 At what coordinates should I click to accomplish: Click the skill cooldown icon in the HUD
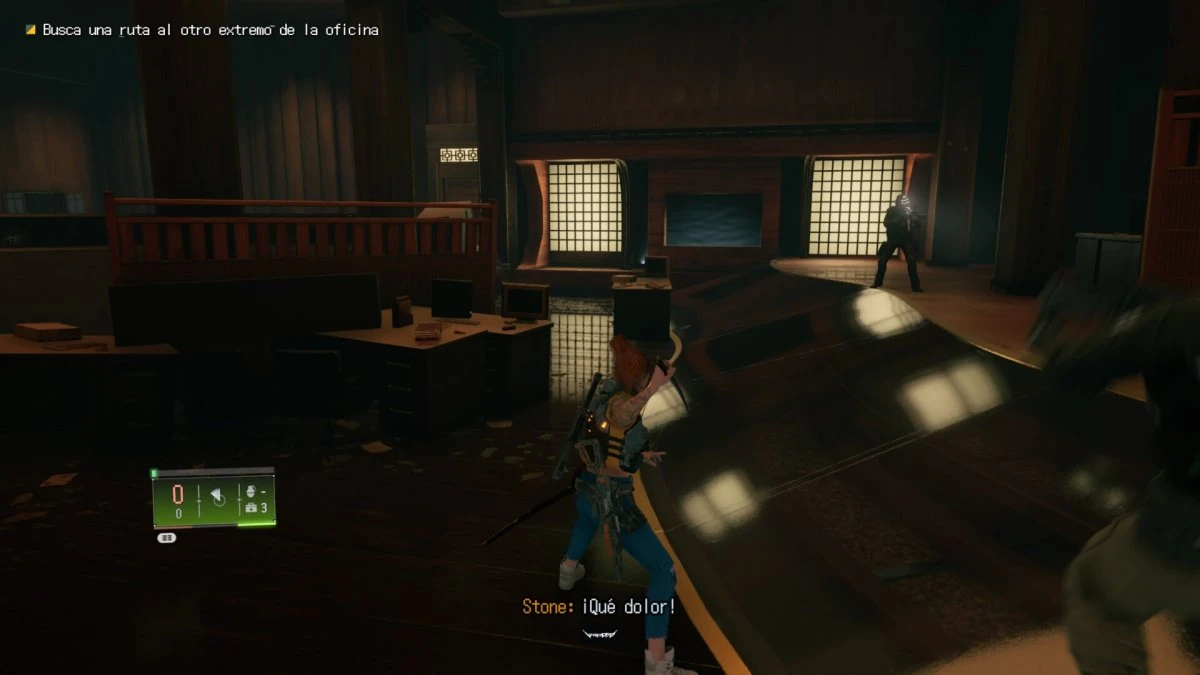click(x=218, y=499)
